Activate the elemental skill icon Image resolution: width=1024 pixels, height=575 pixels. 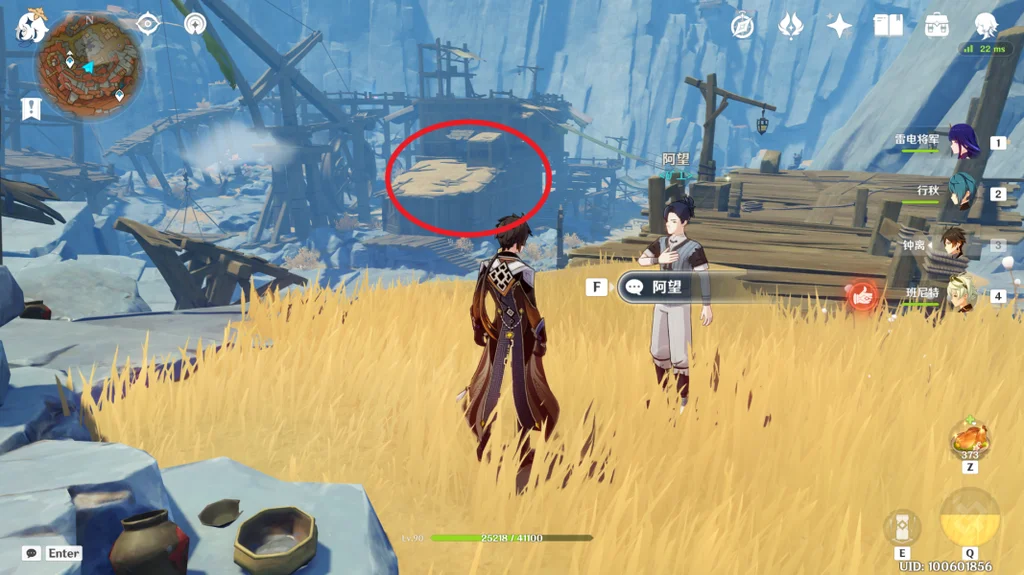(x=902, y=527)
